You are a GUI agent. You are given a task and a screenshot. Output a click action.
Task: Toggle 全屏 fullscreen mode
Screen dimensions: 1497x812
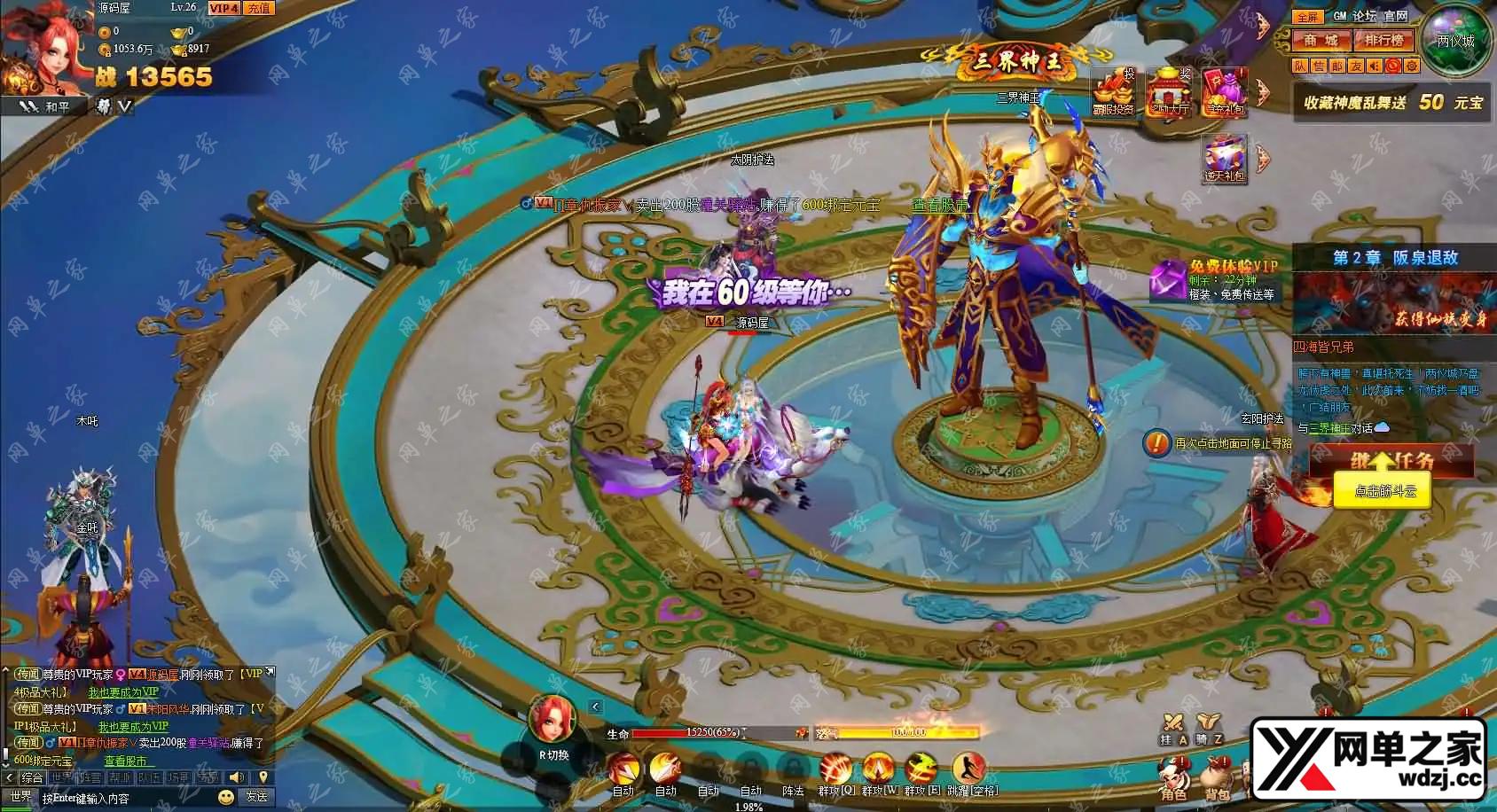pyautogui.click(x=1307, y=17)
